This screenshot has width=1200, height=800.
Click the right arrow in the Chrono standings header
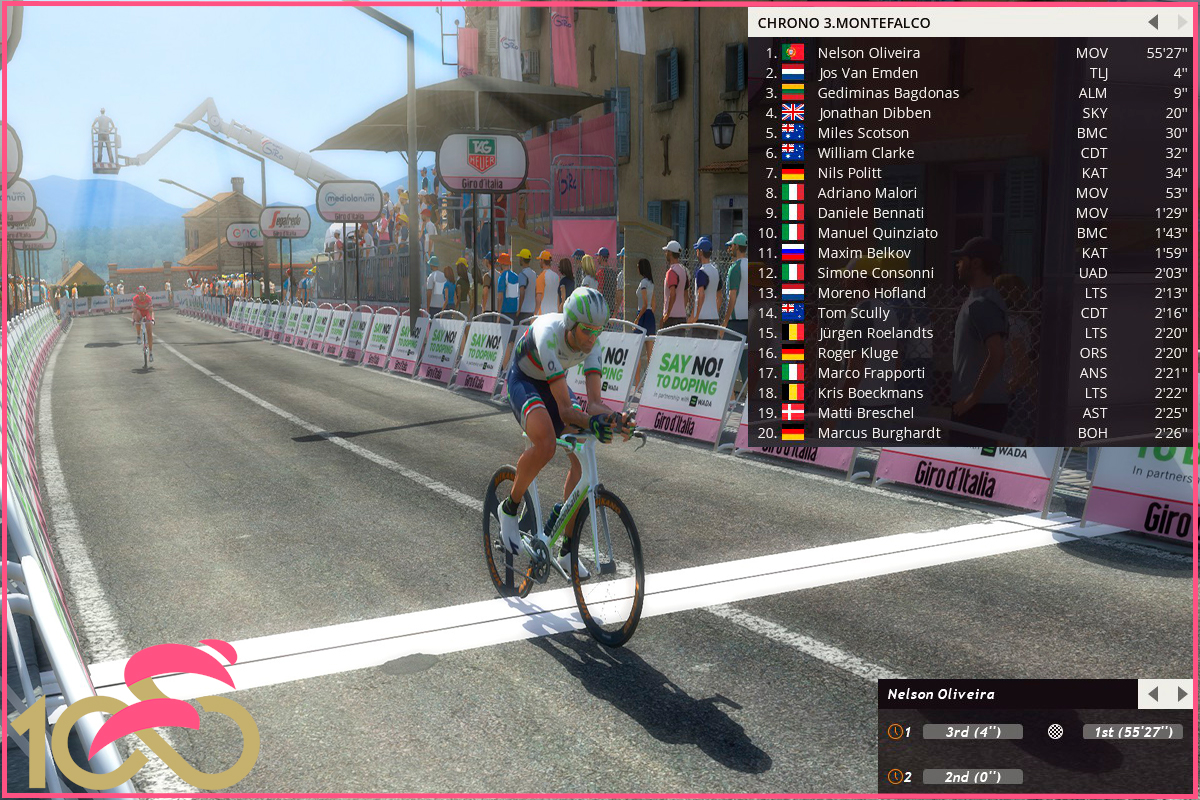tap(1182, 22)
